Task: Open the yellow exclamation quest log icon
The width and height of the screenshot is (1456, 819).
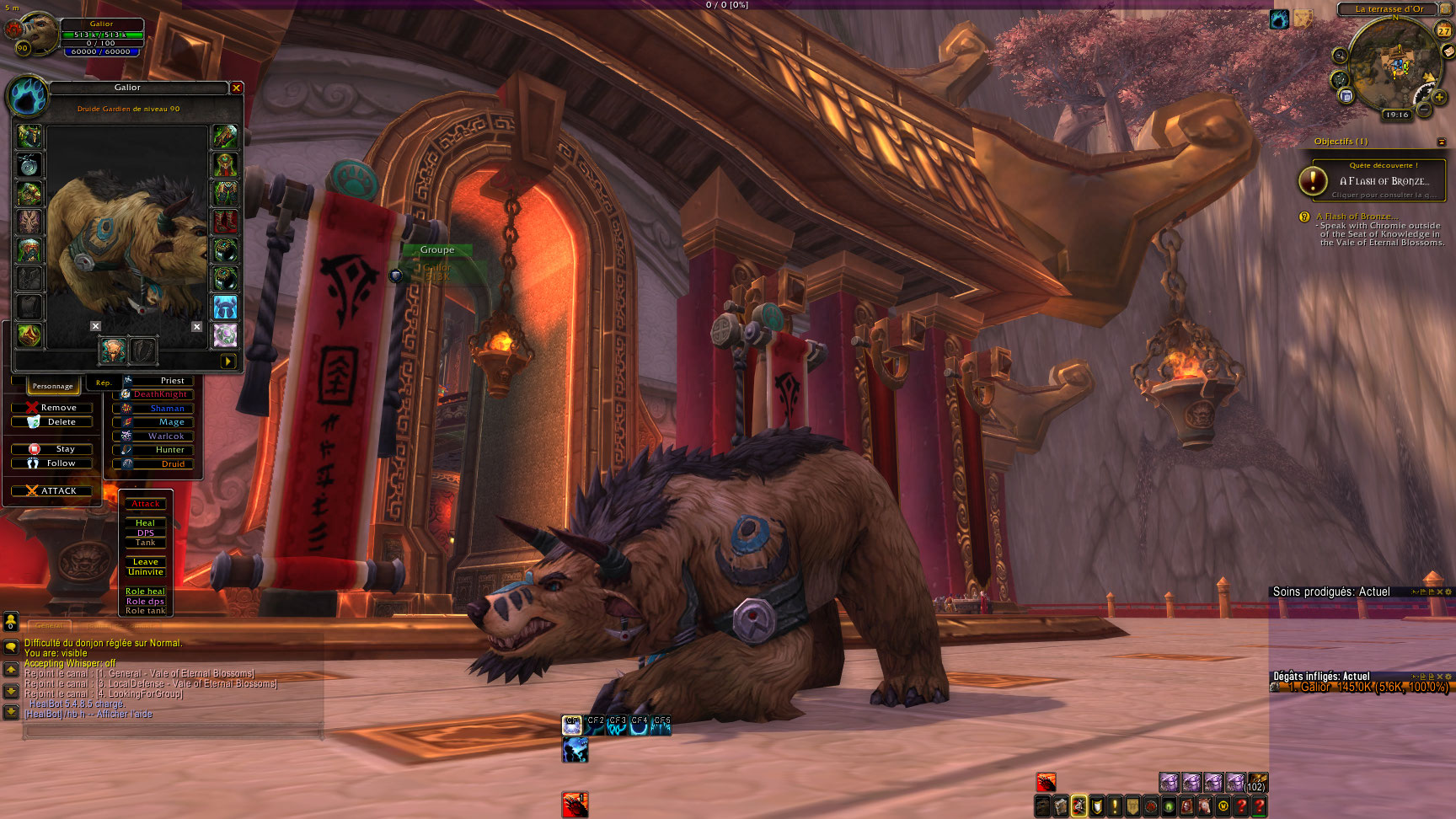Action: pos(1115,806)
